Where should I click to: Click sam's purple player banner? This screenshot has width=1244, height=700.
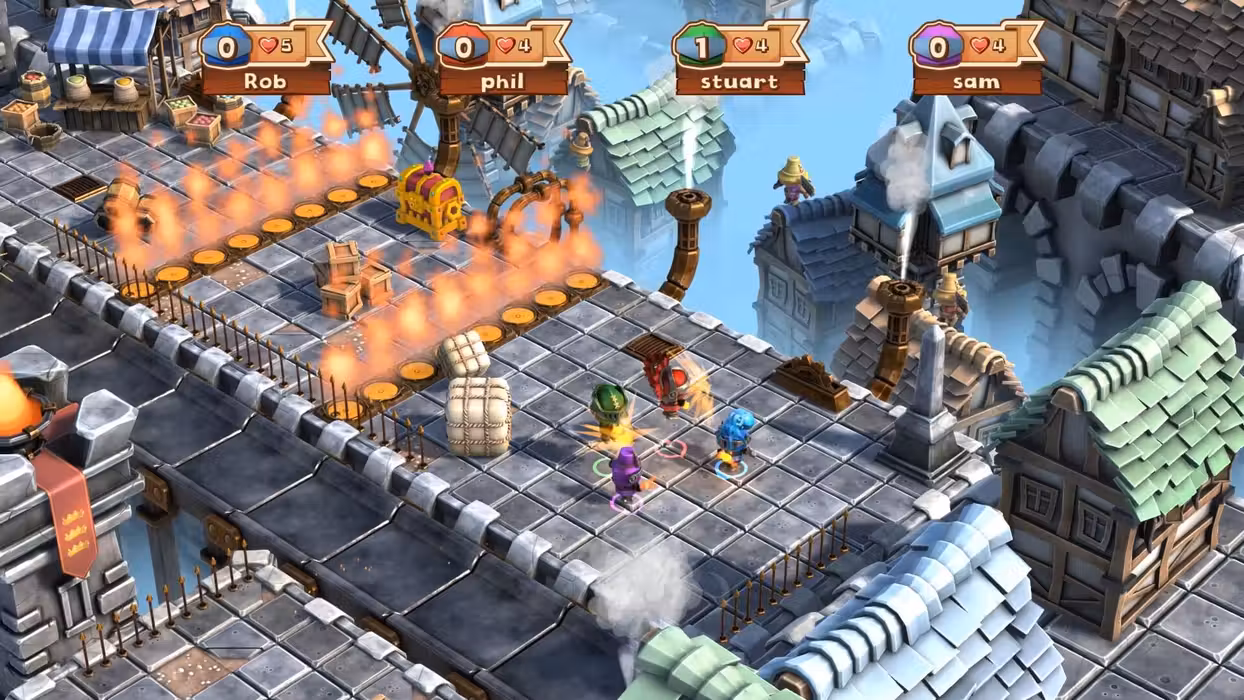pos(977,59)
